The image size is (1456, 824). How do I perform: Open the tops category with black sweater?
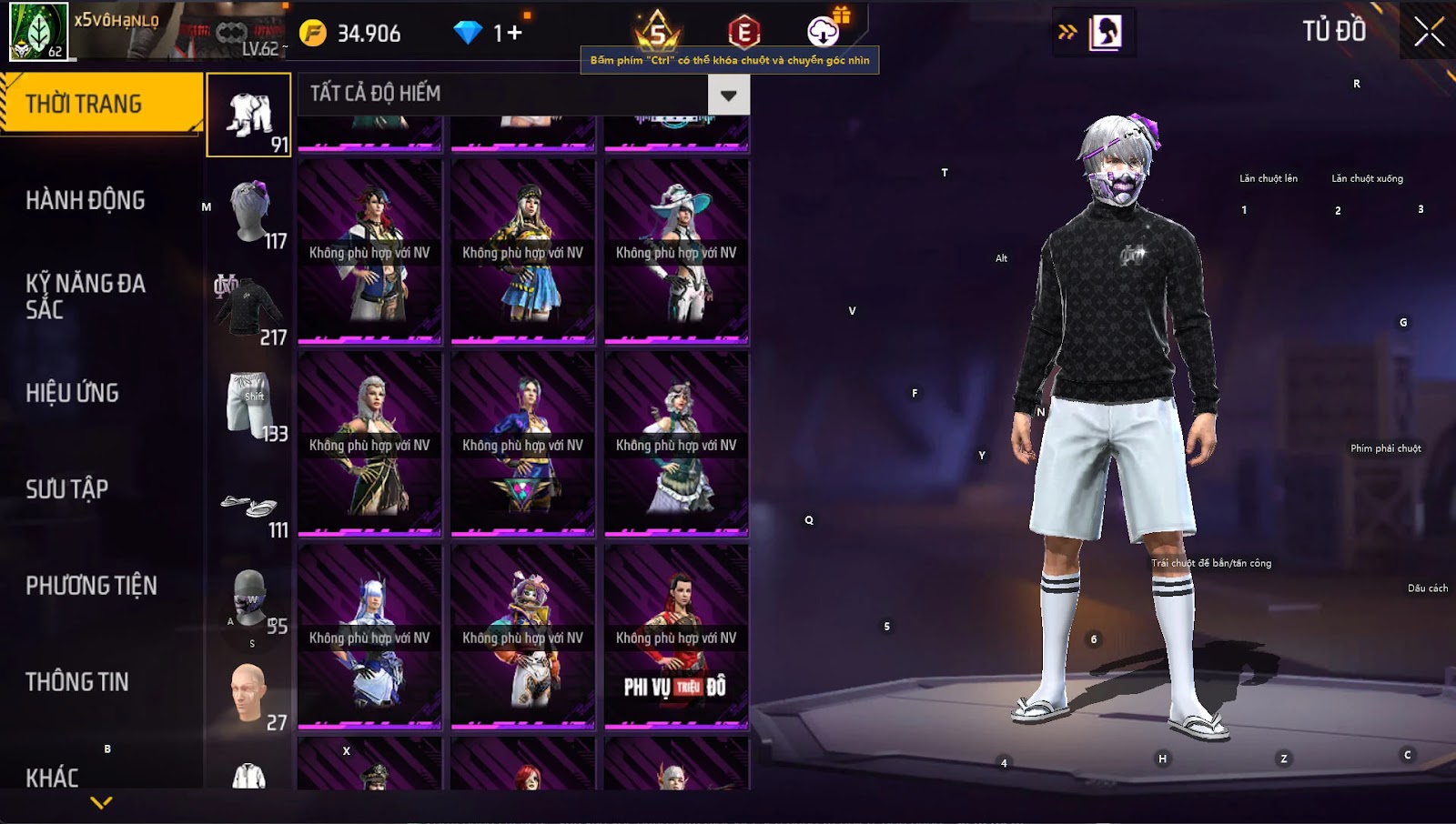[249, 308]
